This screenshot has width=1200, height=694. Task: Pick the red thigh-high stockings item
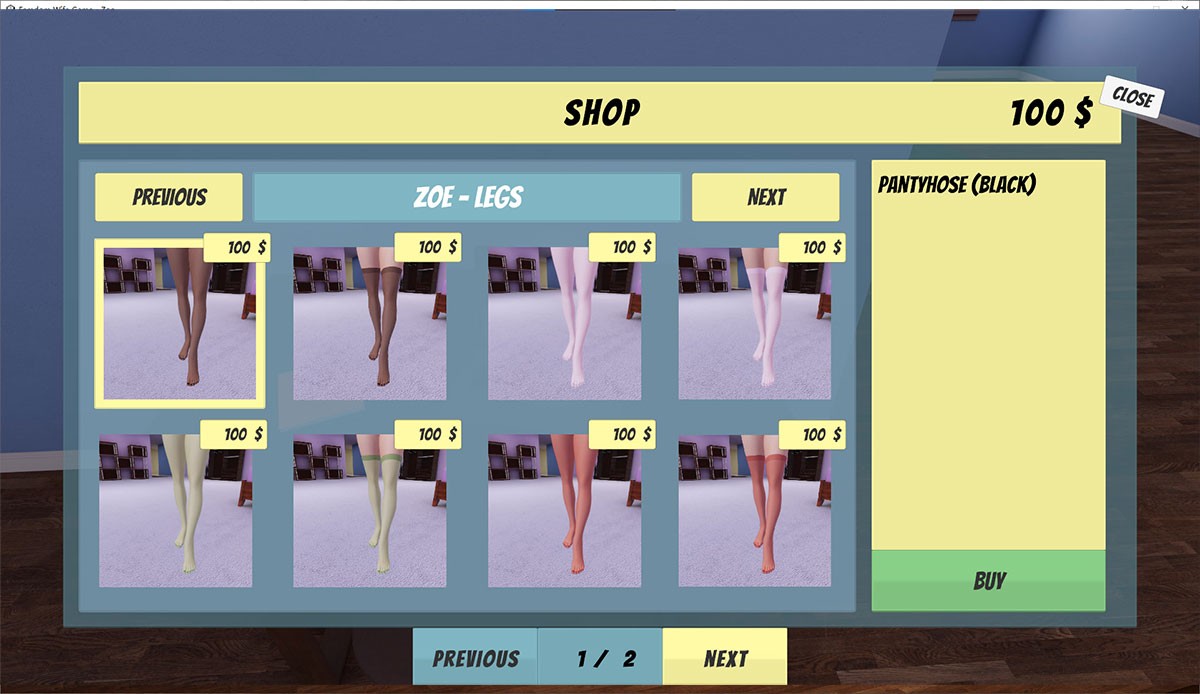point(755,512)
